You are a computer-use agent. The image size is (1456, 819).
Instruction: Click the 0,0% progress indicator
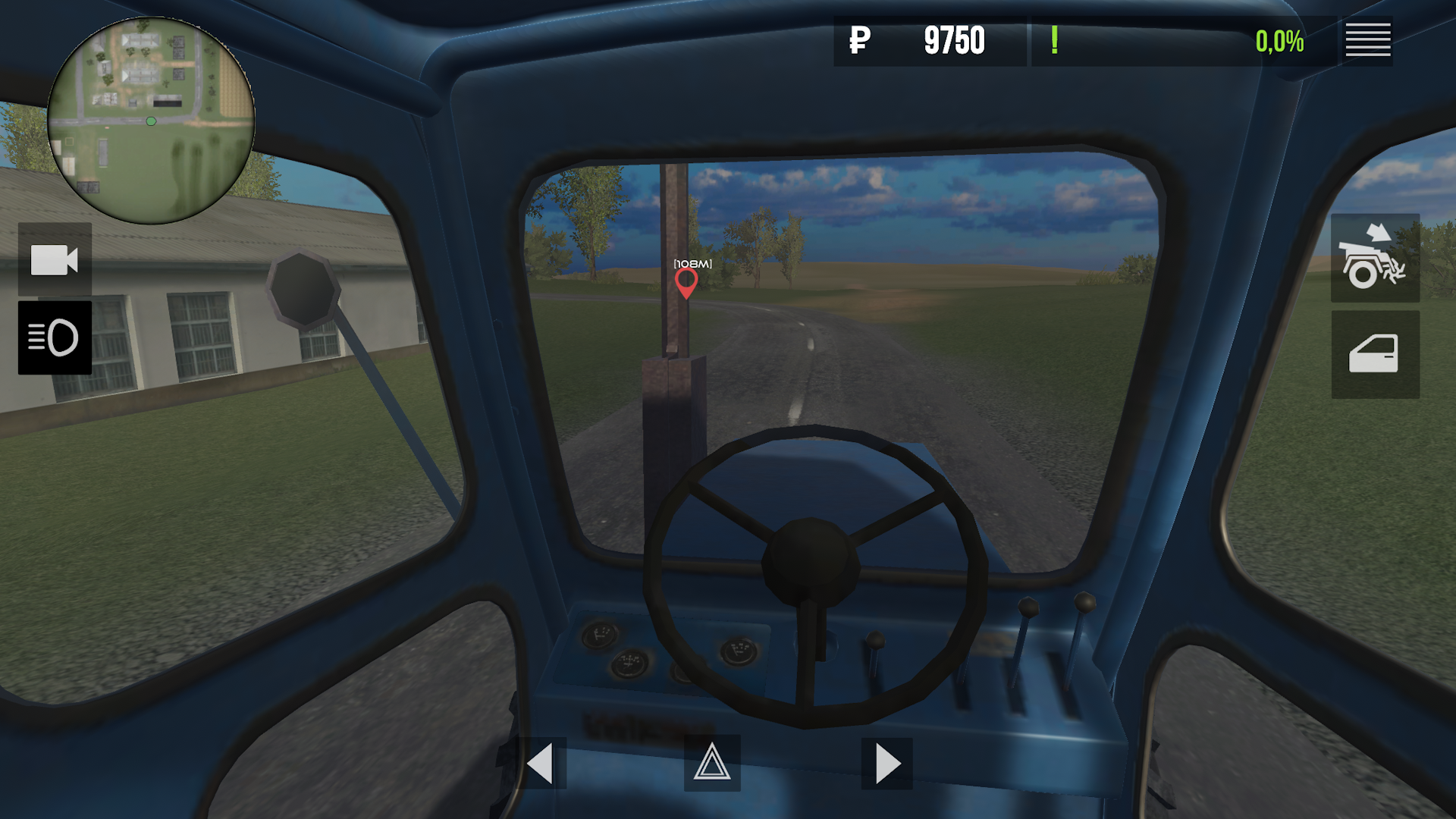(1279, 40)
